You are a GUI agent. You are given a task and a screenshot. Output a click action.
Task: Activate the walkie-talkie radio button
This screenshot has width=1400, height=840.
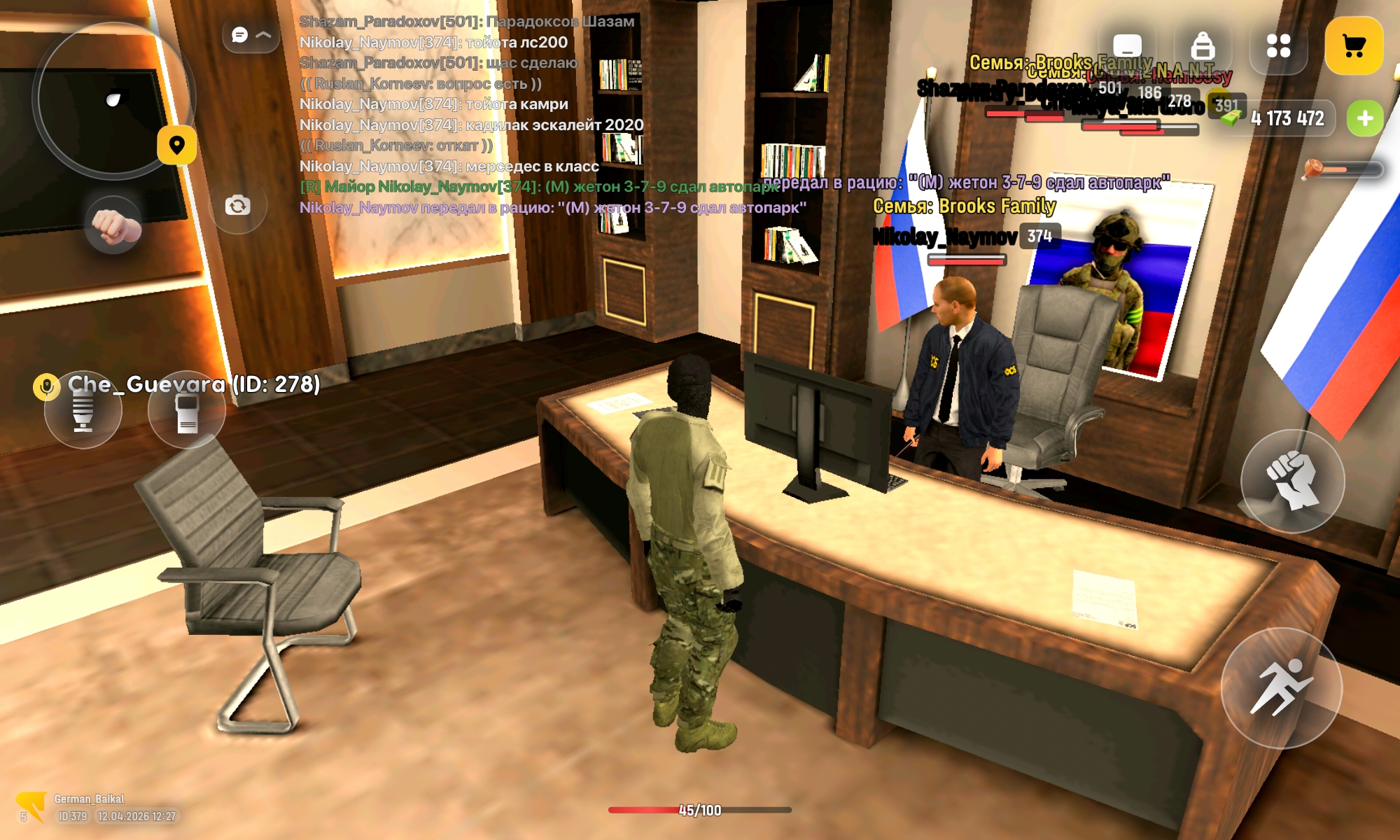[186, 413]
